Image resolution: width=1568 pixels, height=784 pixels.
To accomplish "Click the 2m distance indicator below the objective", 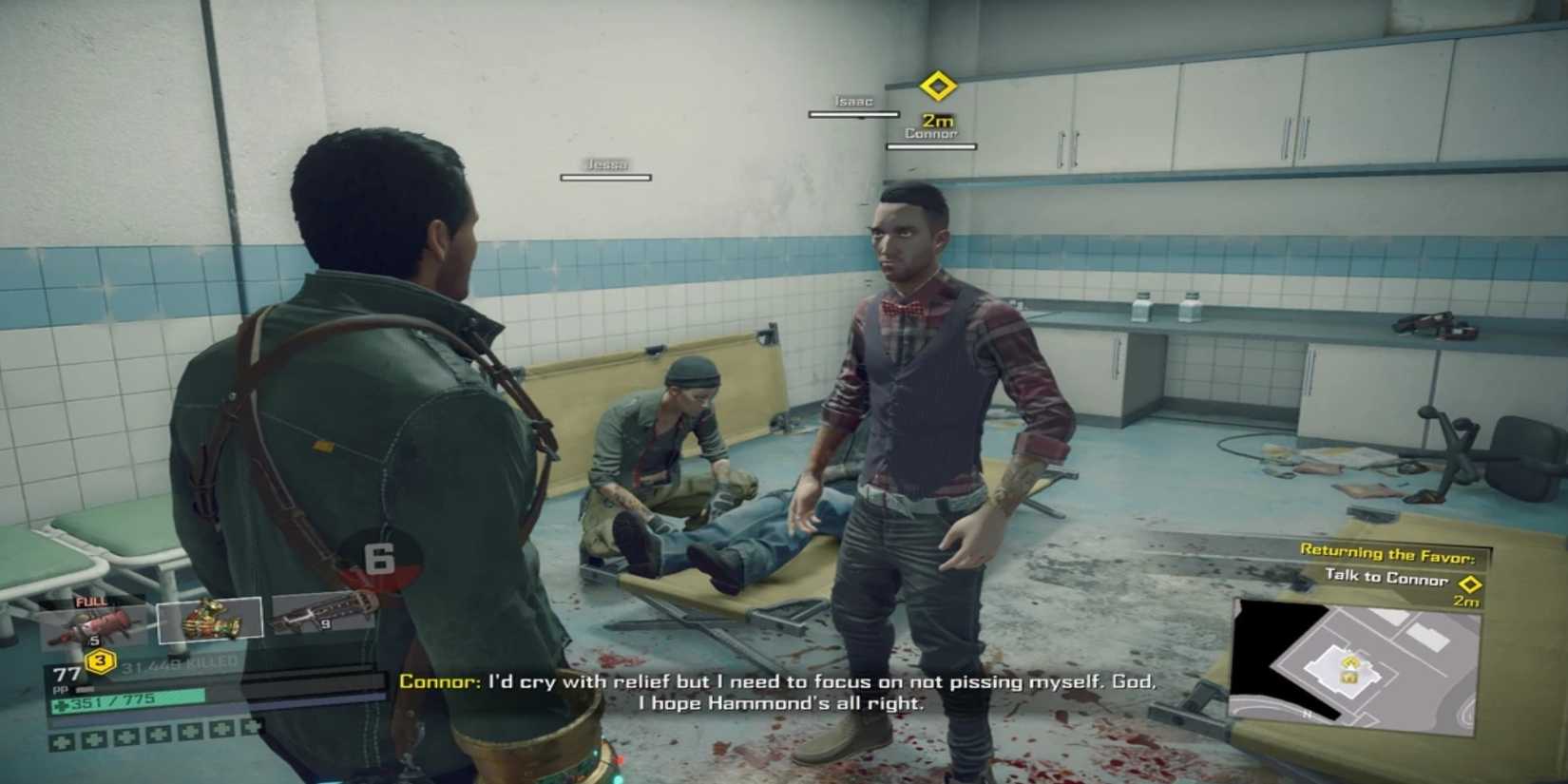I will coord(1465,602).
